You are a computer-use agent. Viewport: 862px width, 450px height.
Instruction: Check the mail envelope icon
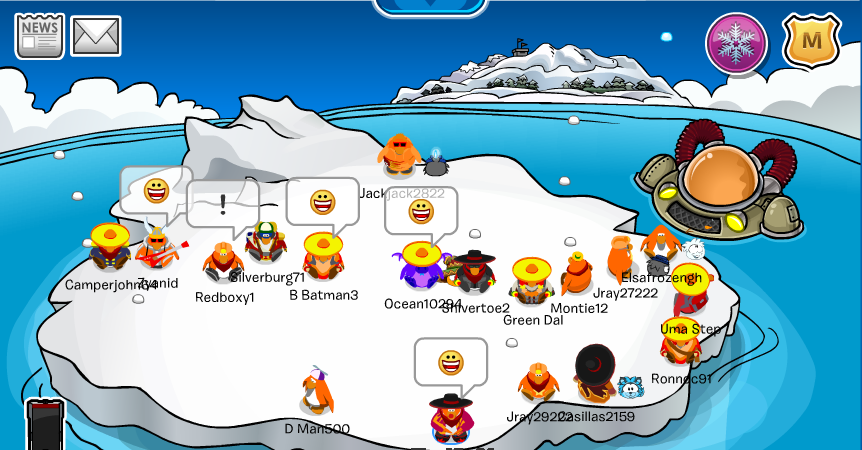pos(96,36)
